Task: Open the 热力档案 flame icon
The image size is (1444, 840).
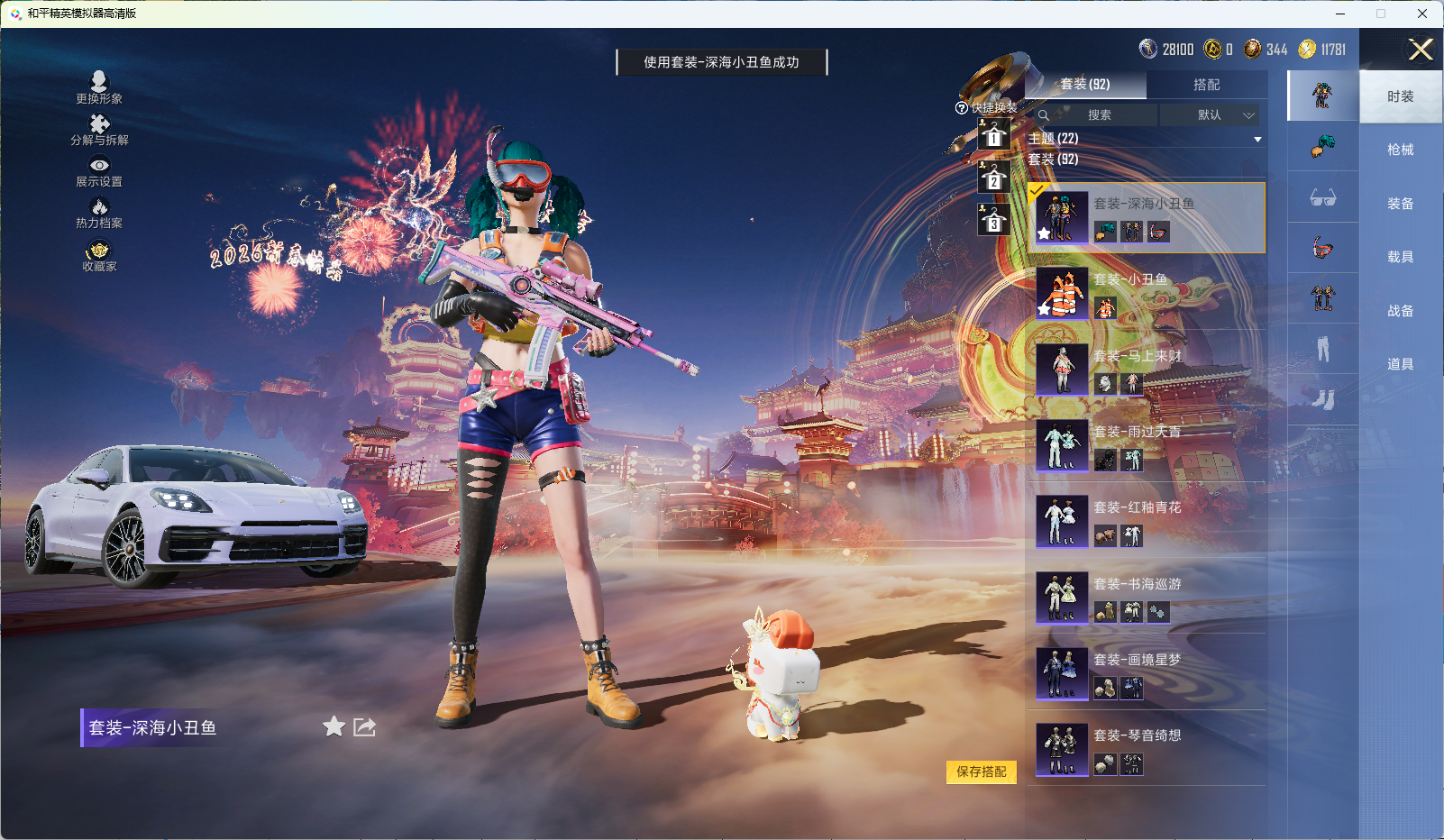Action: tap(100, 206)
